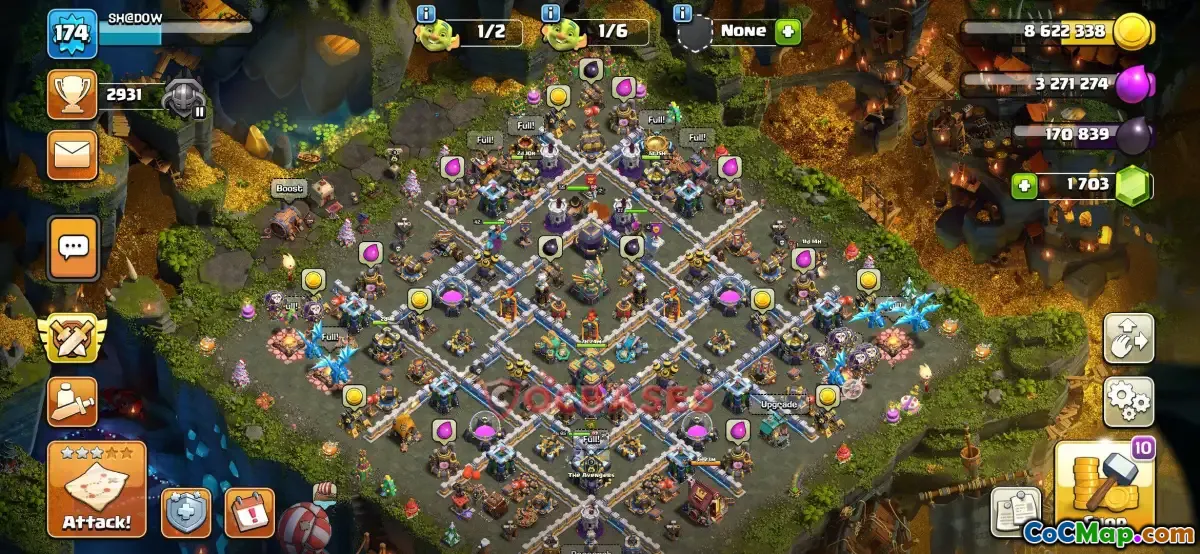
Task: Add a shield with the green plus
Action: pyautogui.click(x=788, y=31)
